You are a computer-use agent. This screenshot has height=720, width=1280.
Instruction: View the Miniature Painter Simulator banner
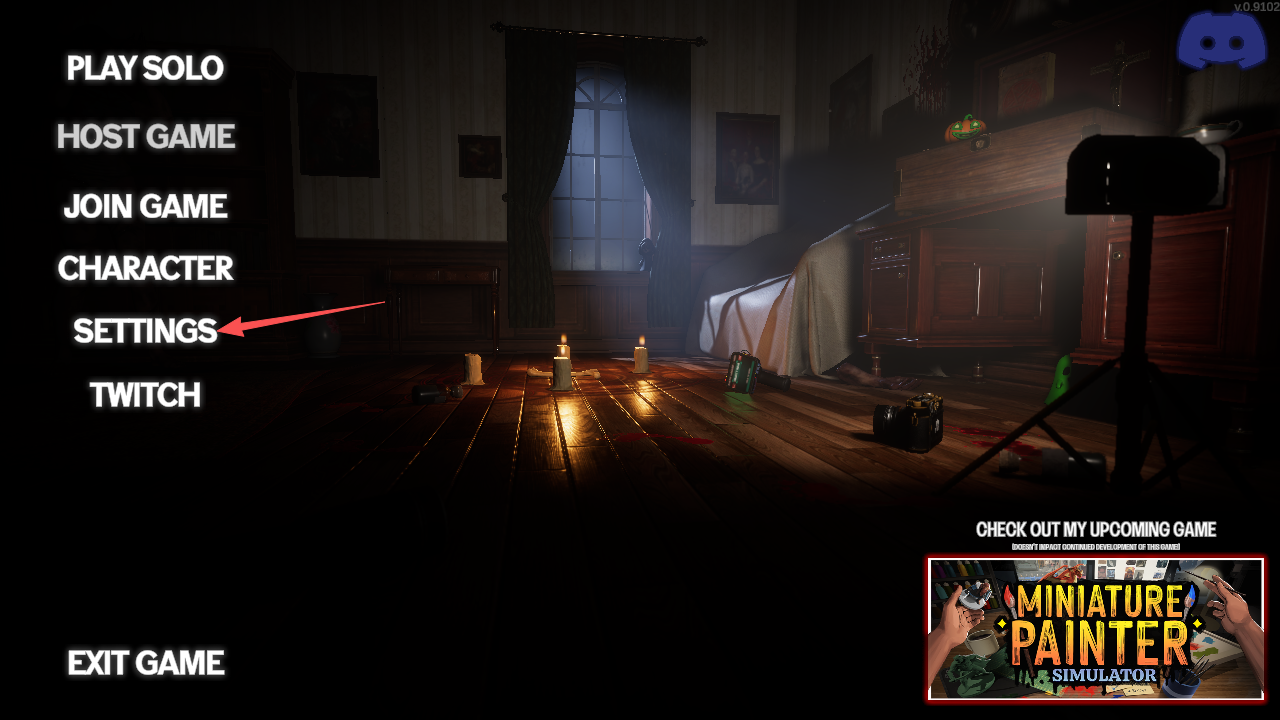tap(1095, 628)
